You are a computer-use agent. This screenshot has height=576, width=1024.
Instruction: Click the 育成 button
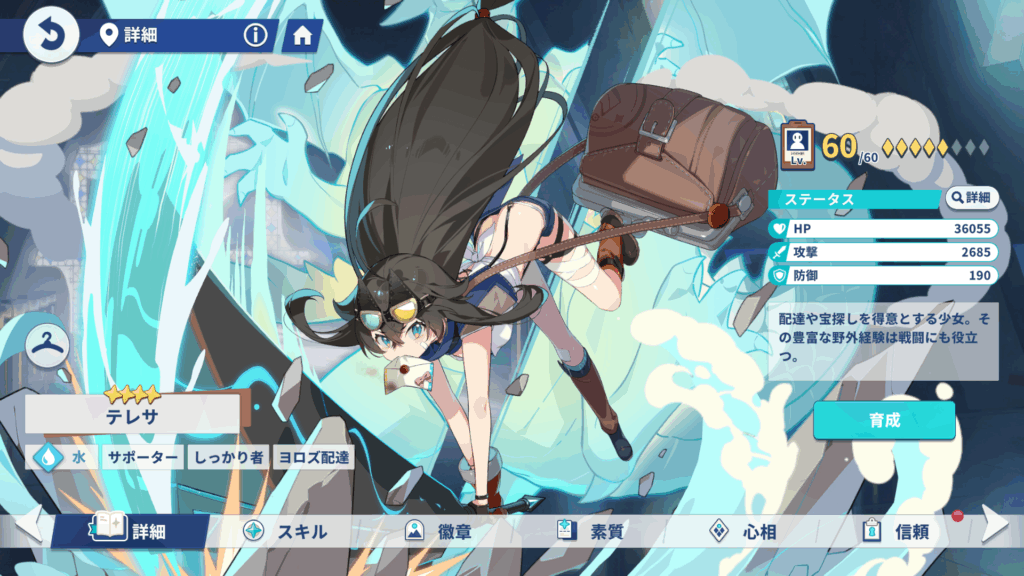coord(884,420)
